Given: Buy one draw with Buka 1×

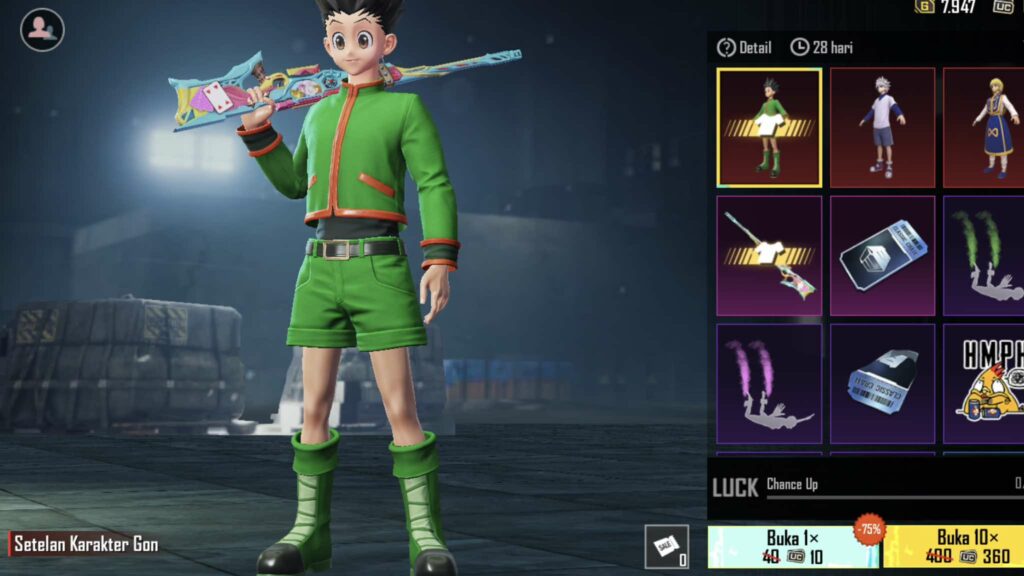Looking at the screenshot, I should [x=792, y=547].
